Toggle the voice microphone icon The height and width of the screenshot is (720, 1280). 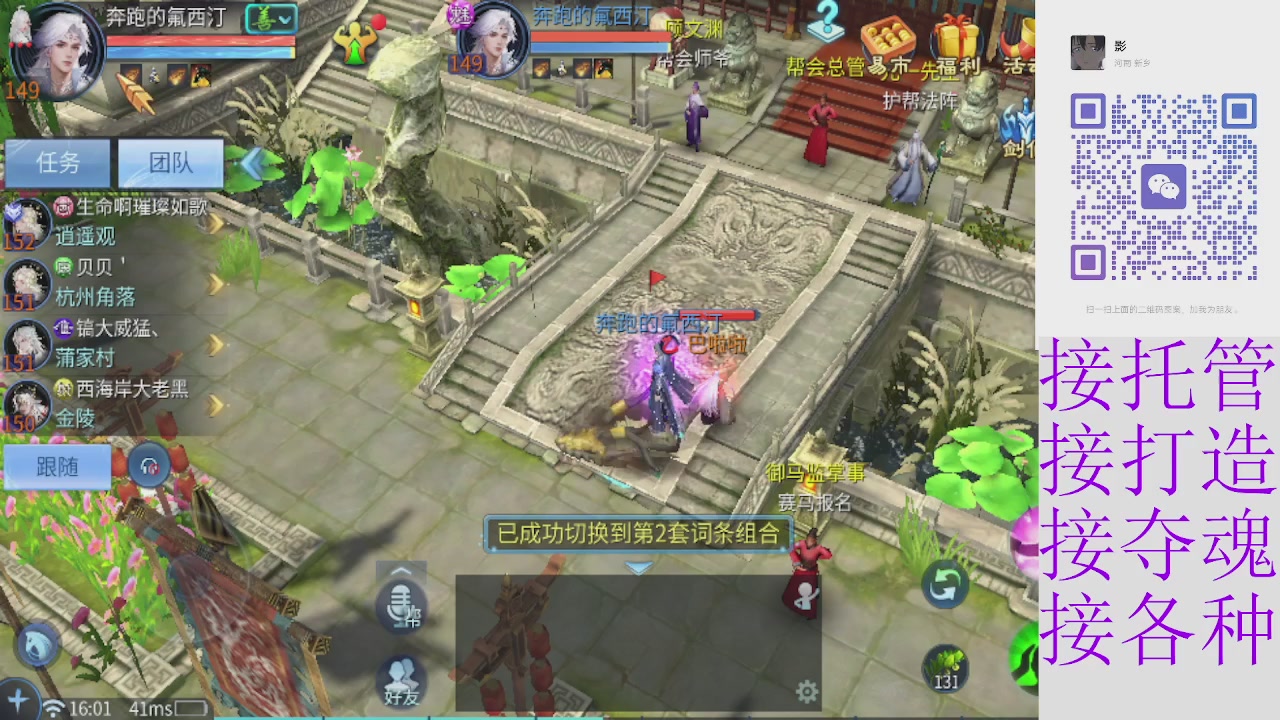pyautogui.click(x=399, y=606)
